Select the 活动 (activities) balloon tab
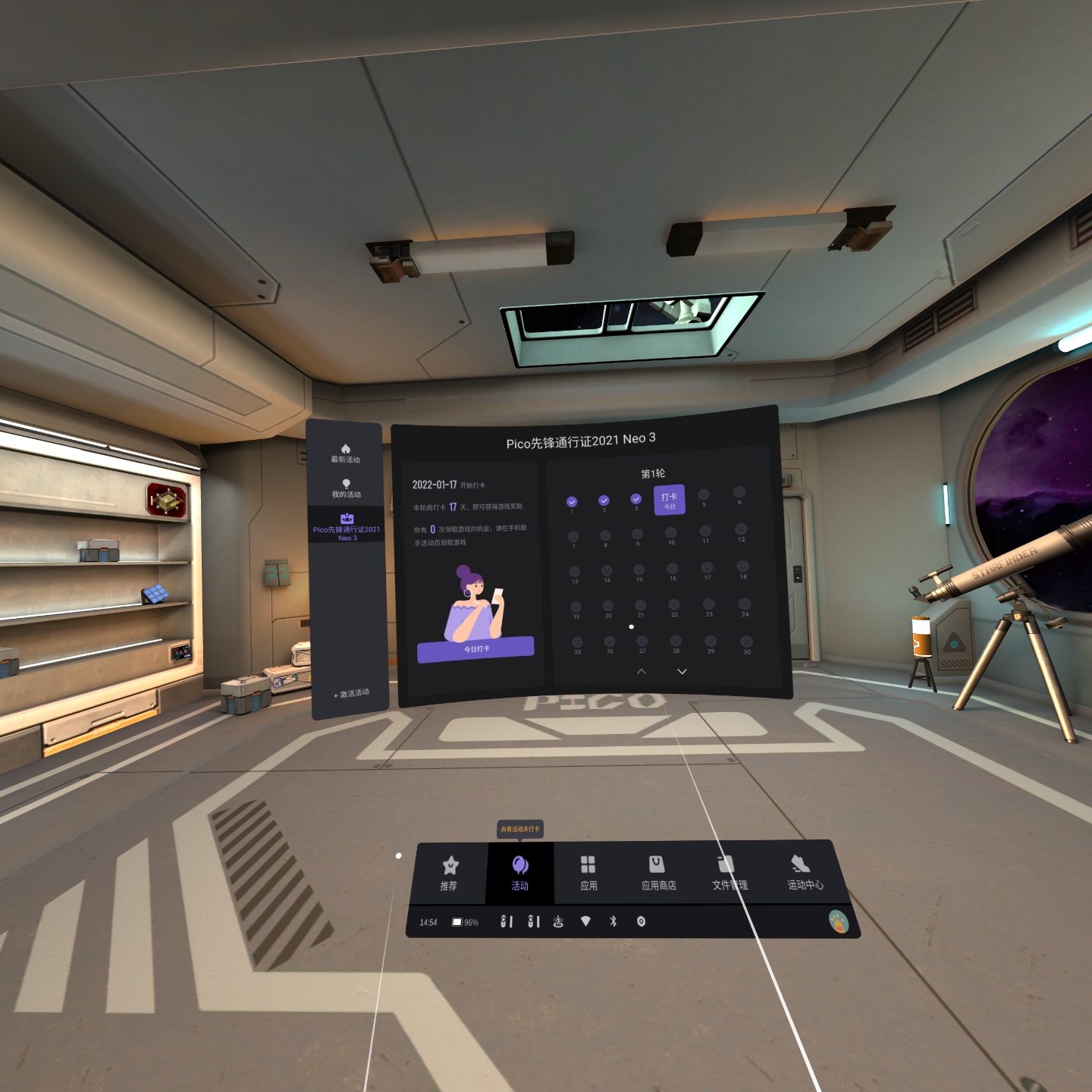 click(519, 872)
